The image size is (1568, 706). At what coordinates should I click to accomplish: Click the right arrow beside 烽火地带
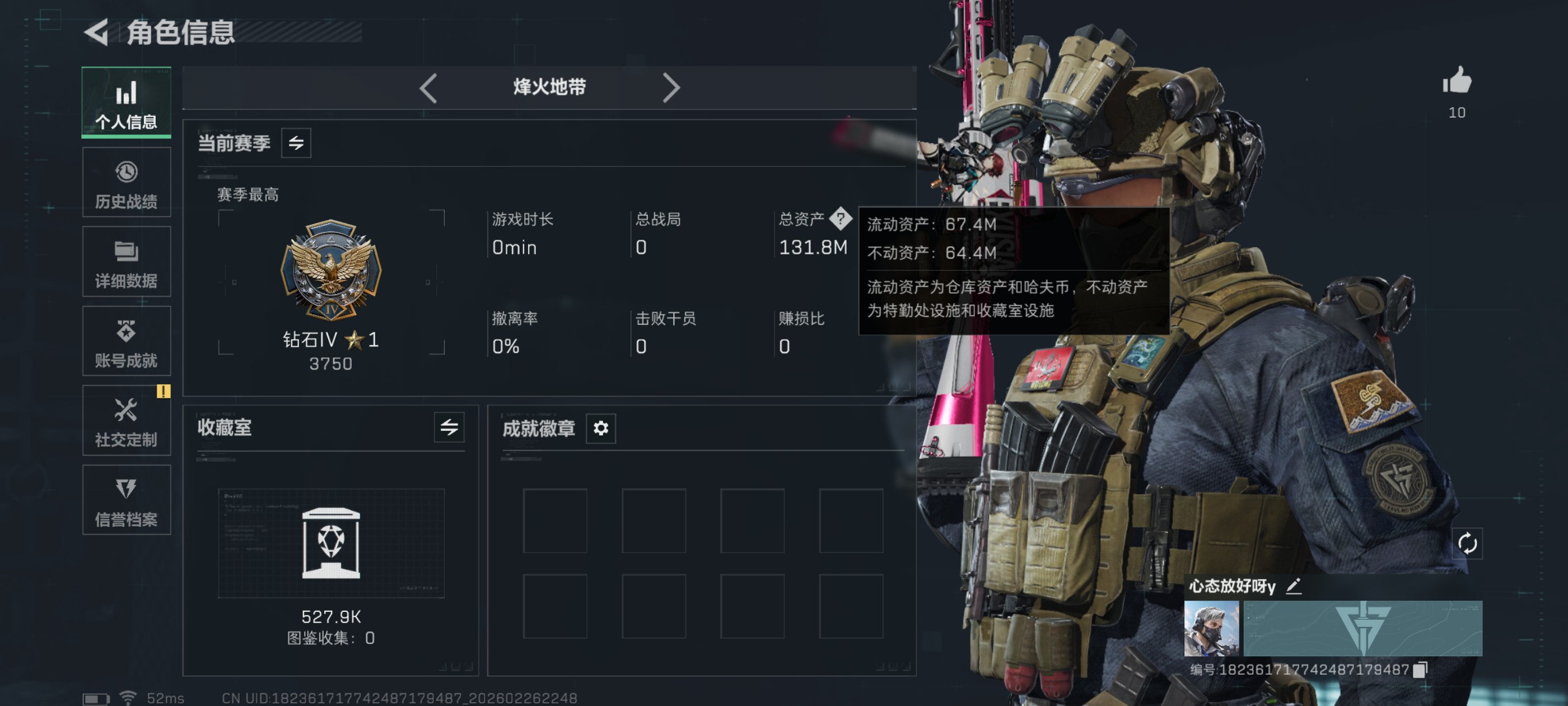tap(670, 88)
